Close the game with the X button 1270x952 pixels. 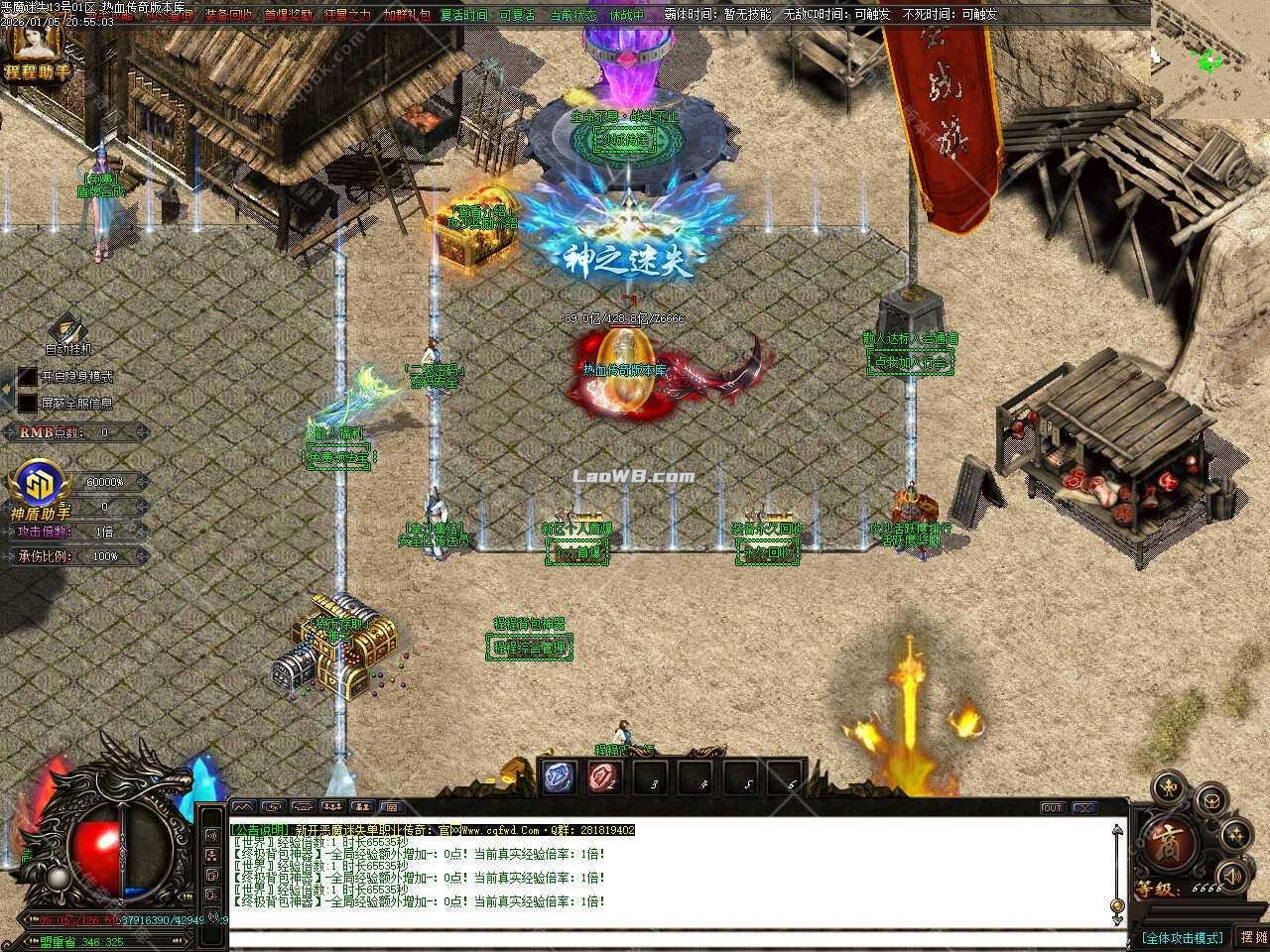1083,808
